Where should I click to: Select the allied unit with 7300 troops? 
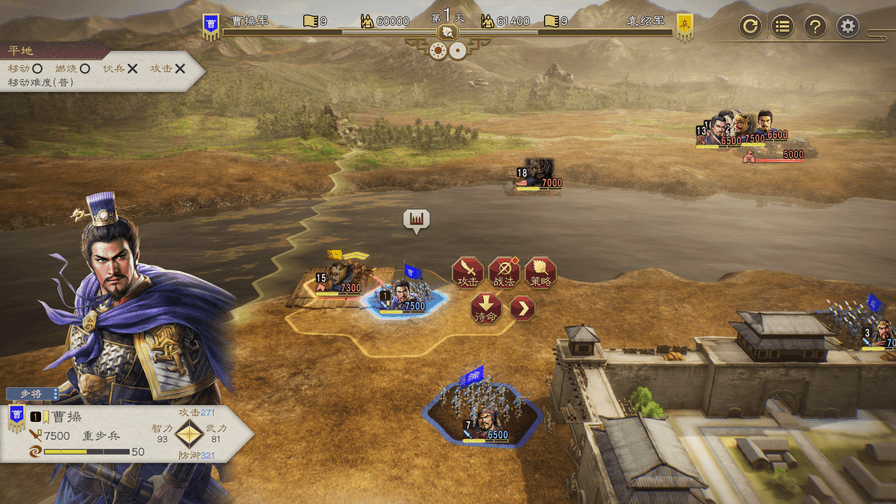click(x=341, y=281)
